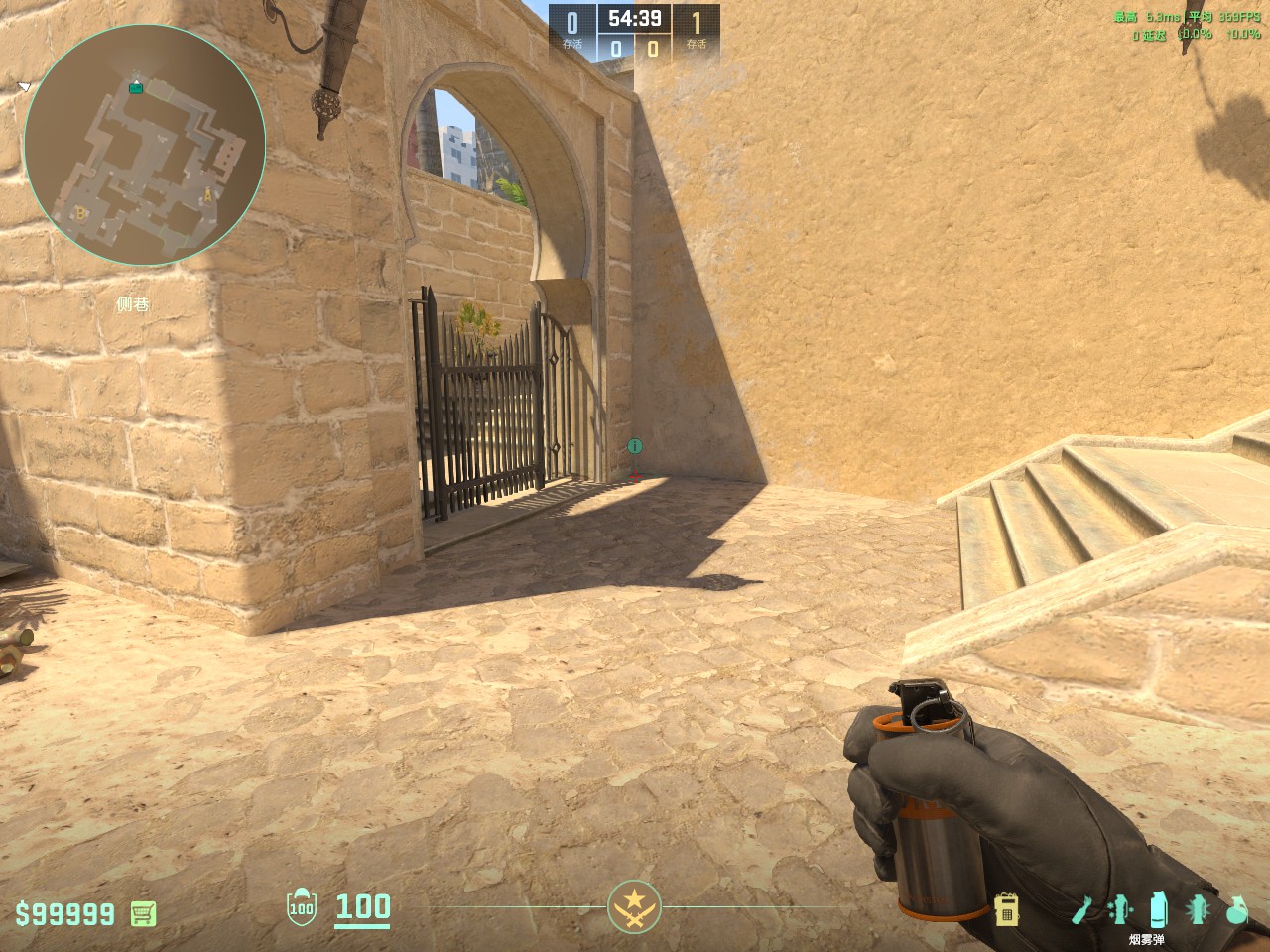The width and height of the screenshot is (1270, 952).
Task: Pick the highlighted smoke grenade icon
Action: click(1157, 909)
